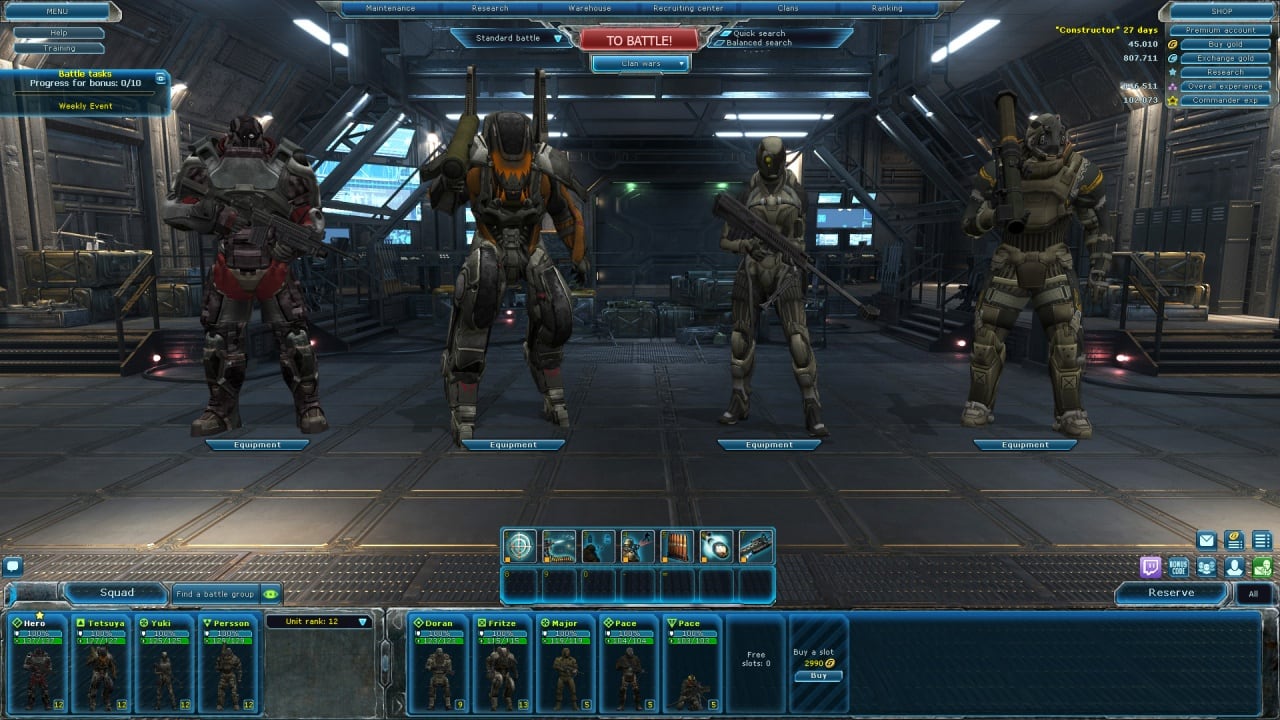The height and width of the screenshot is (720, 1280).
Task: Open the main MENU button
Action: pyautogui.click(x=57, y=11)
